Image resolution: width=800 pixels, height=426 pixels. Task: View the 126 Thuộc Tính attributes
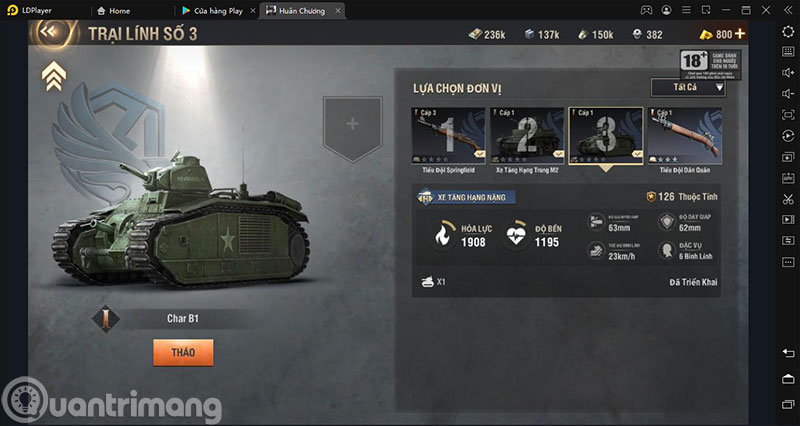pyautogui.click(x=682, y=197)
